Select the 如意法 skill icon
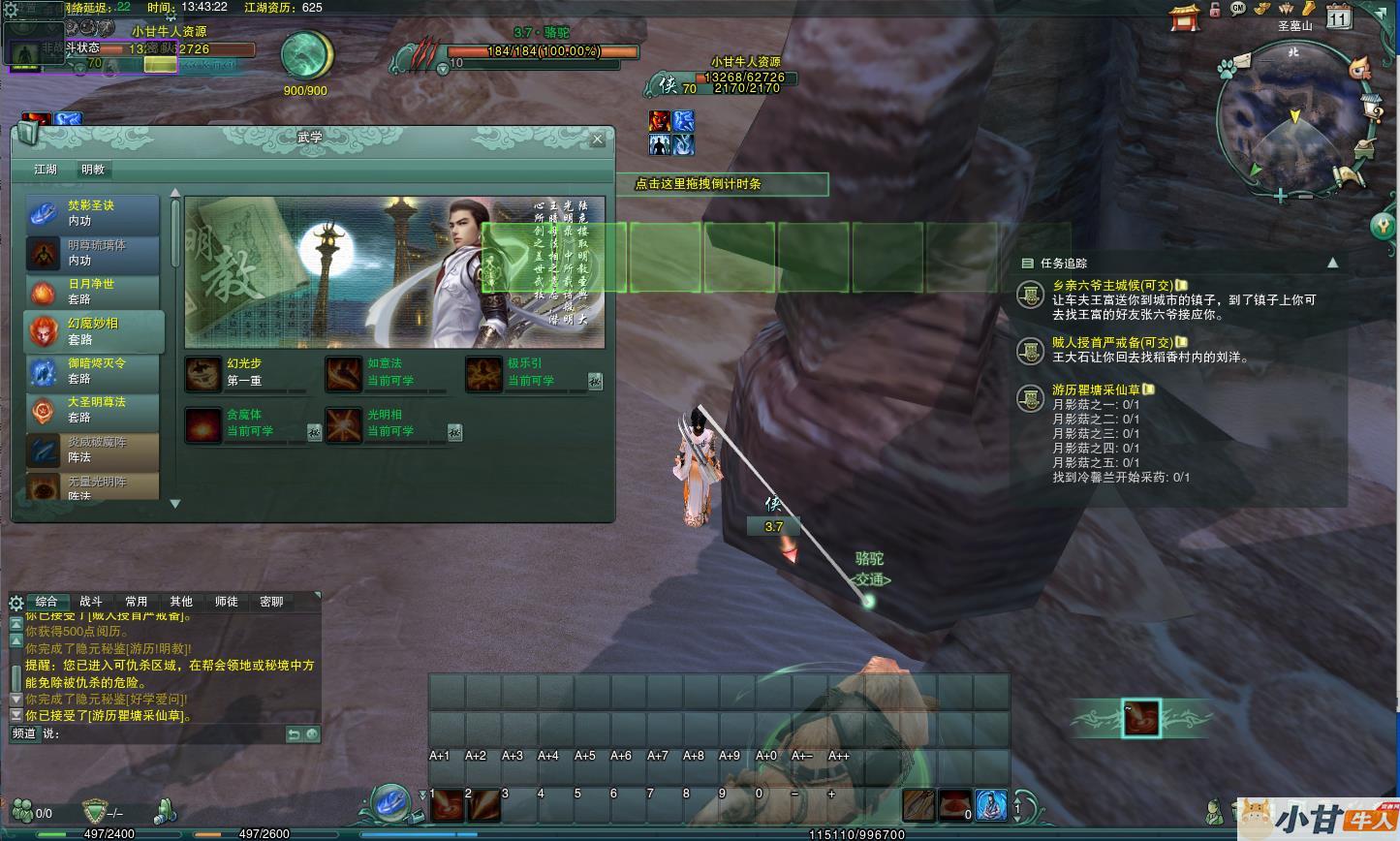 (x=344, y=373)
